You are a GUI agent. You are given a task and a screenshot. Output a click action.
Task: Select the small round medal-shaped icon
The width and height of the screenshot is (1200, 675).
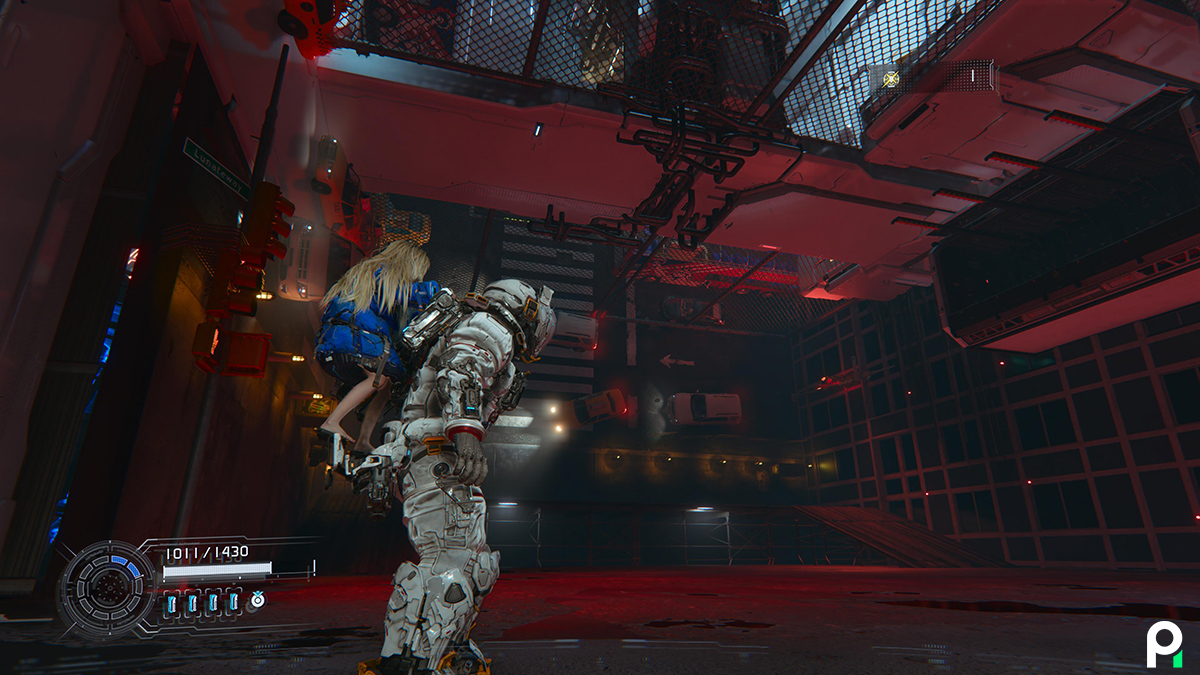coord(257,600)
